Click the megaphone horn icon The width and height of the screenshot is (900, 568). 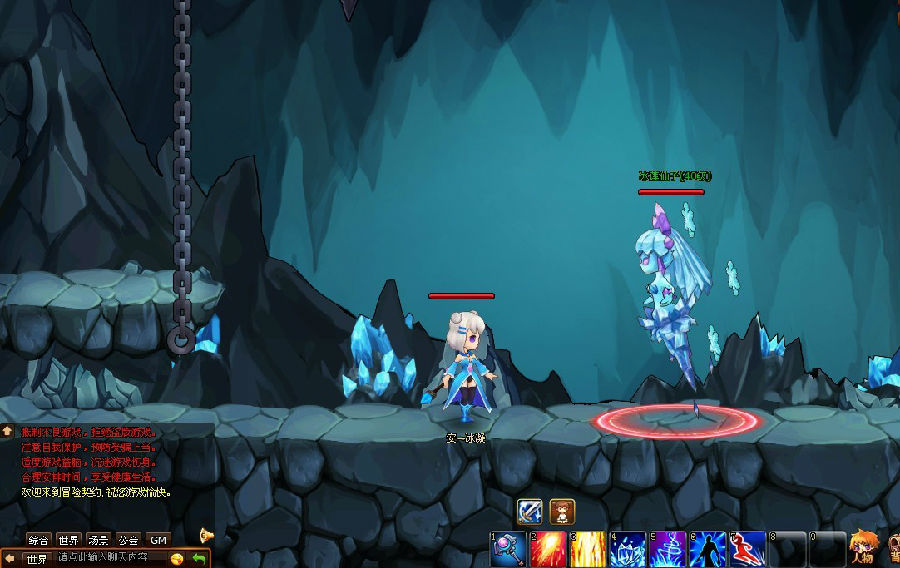point(207,535)
